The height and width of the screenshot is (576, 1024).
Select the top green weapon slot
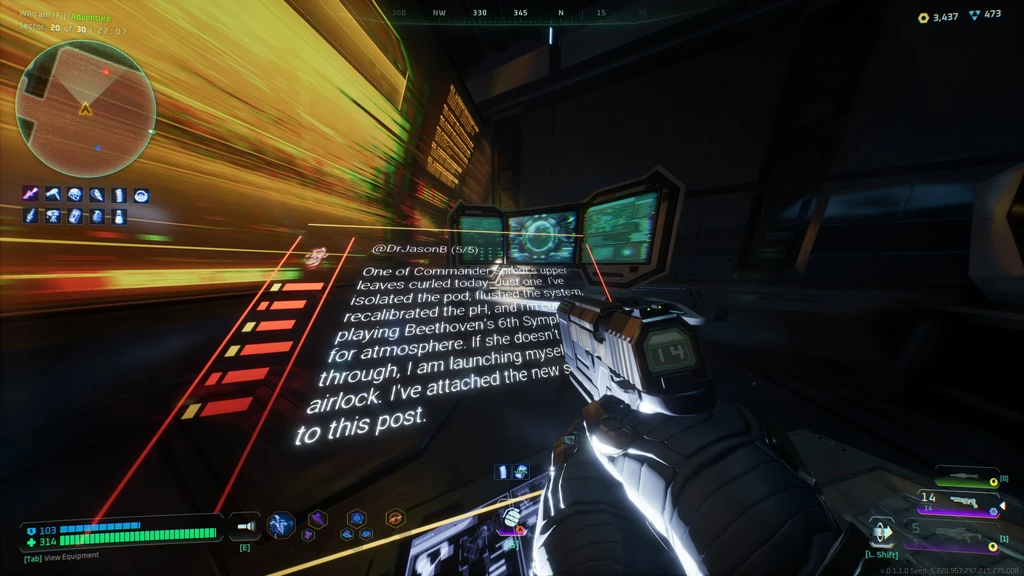[x=966, y=479]
